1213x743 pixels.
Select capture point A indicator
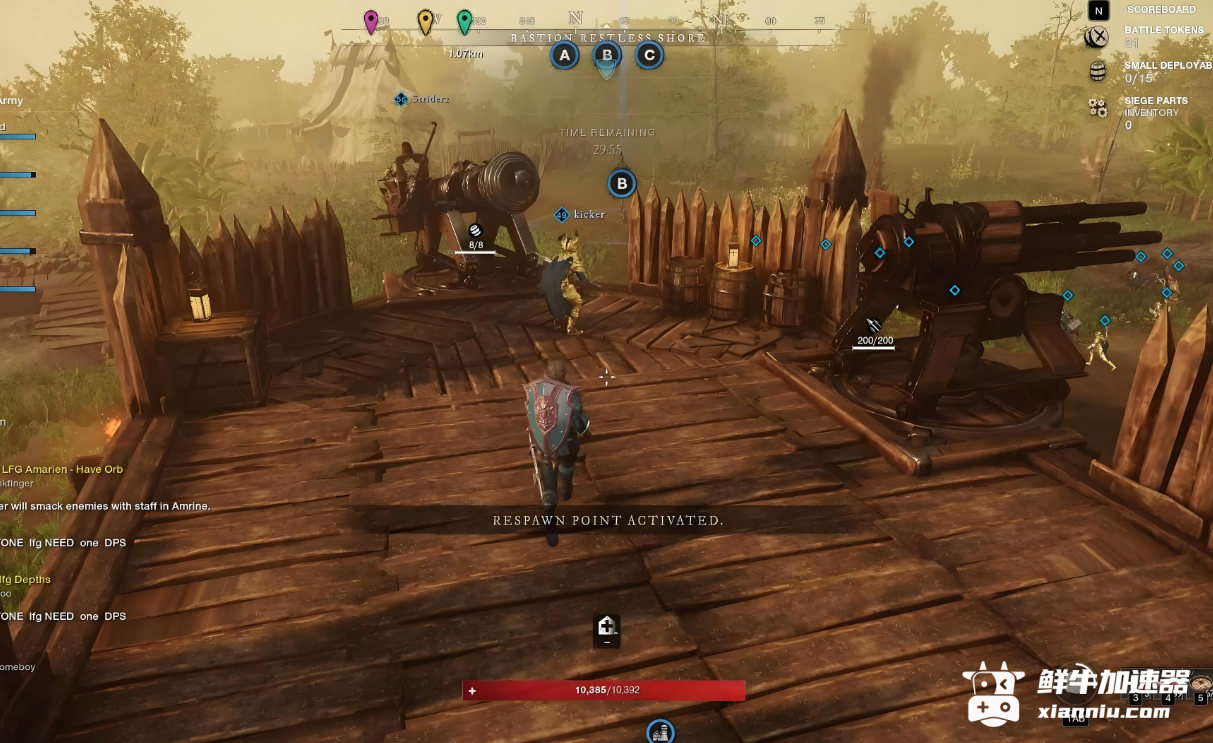pyautogui.click(x=565, y=55)
